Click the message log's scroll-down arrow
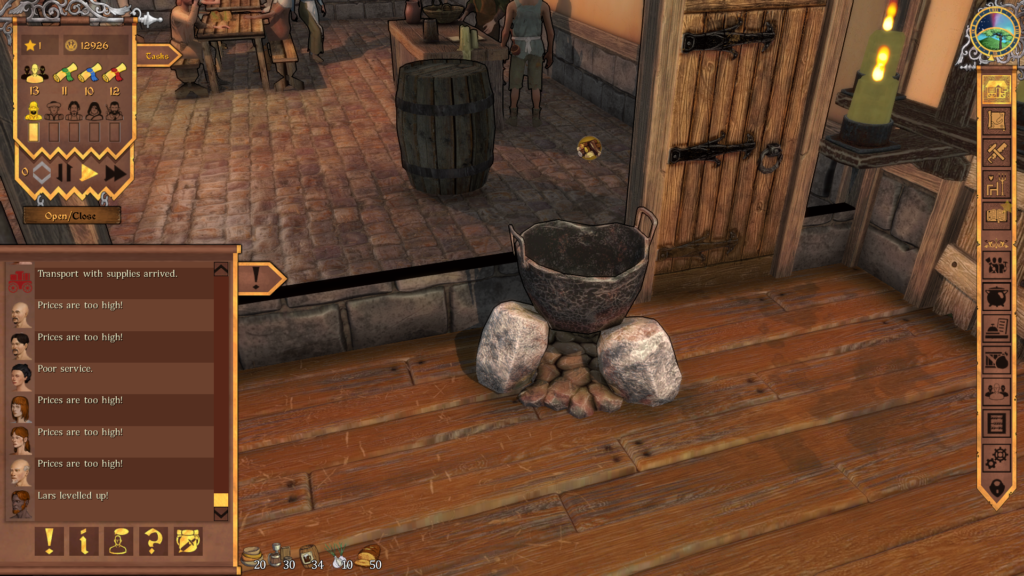Image resolution: width=1024 pixels, height=576 pixels. pos(221,514)
